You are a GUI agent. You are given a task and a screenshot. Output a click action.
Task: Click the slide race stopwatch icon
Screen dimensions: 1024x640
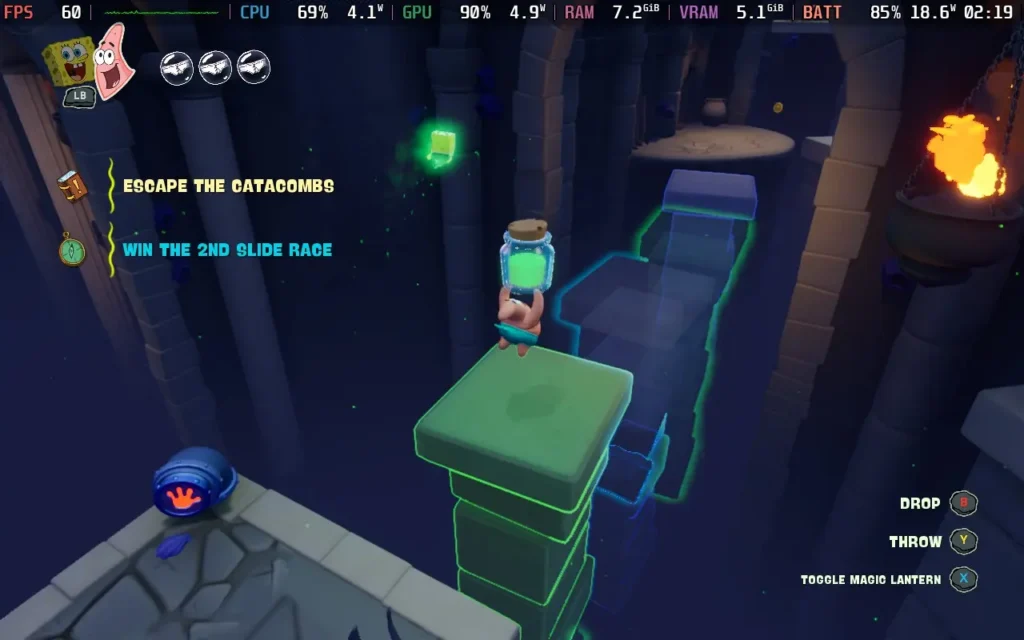[72, 249]
